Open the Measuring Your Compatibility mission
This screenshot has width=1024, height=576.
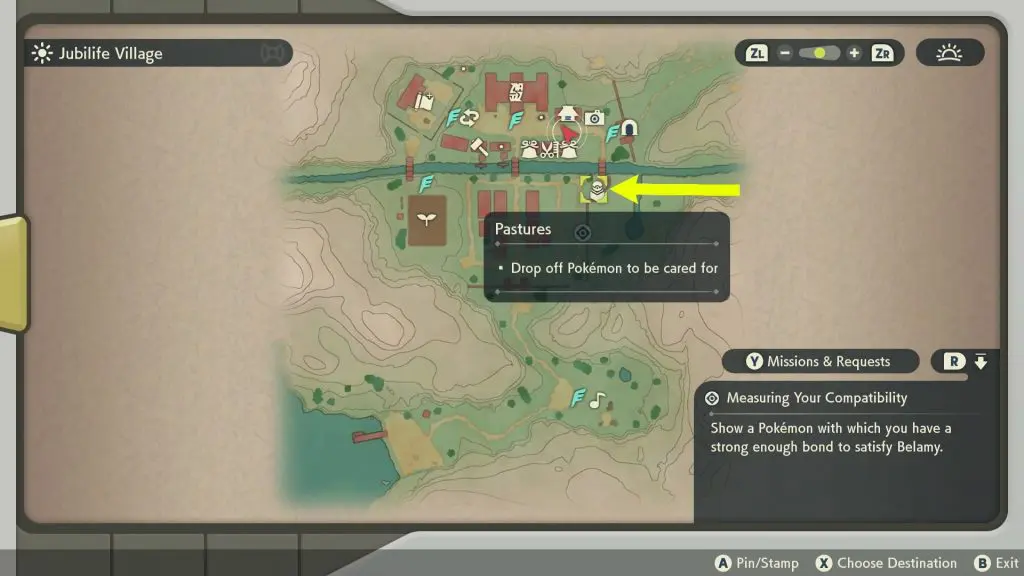pyautogui.click(x=816, y=398)
